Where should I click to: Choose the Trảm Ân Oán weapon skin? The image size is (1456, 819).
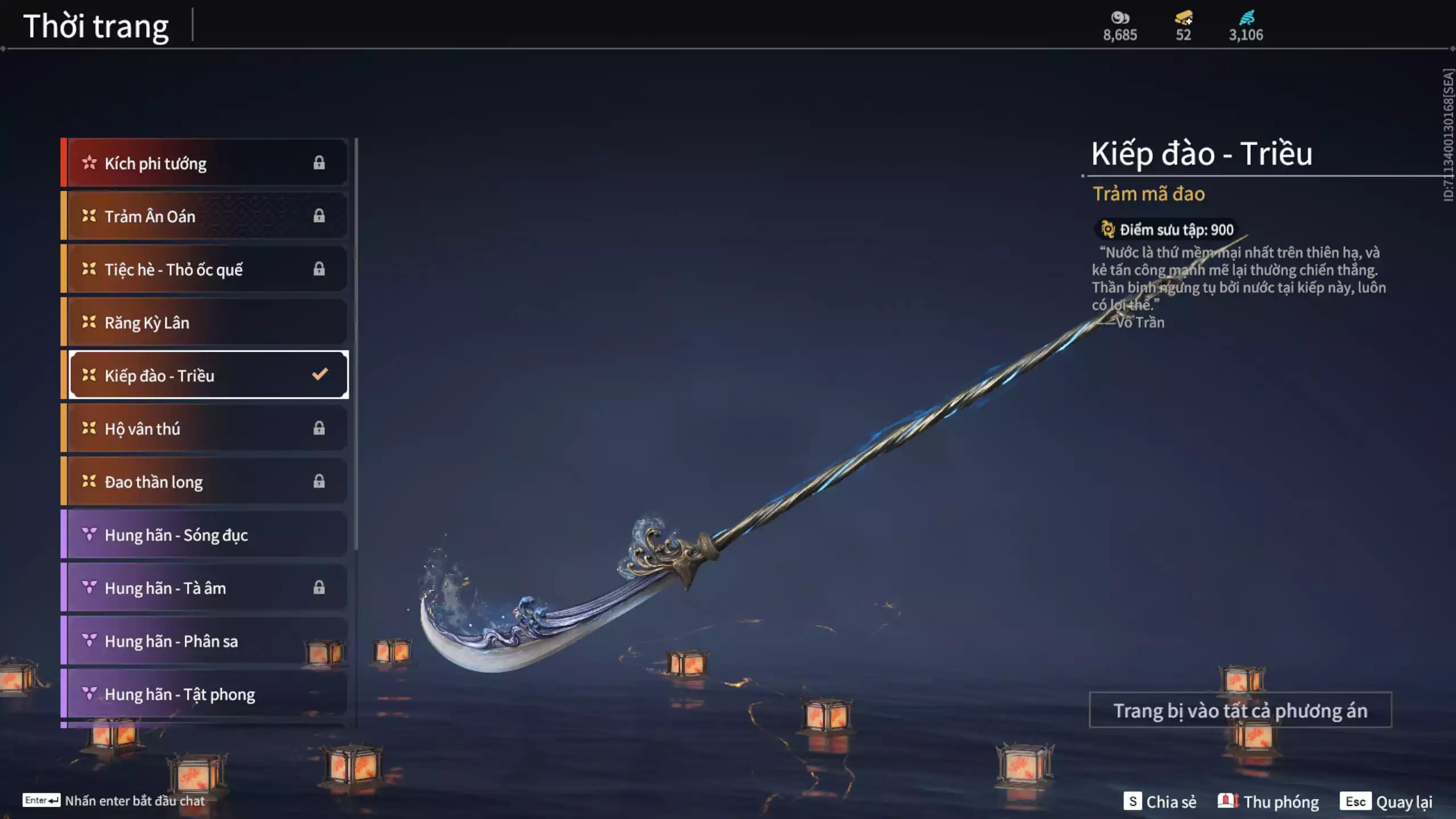pos(205,216)
